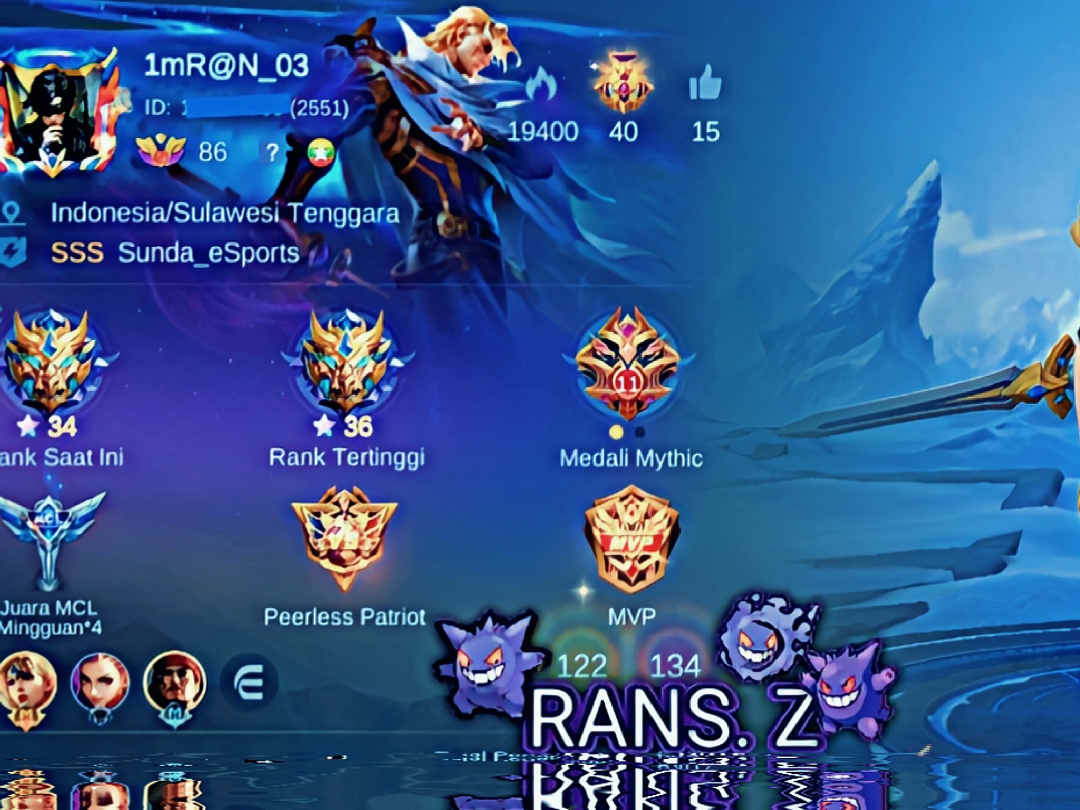
Task: Pick the hero with sunglasses and red hat
Action: point(174,685)
